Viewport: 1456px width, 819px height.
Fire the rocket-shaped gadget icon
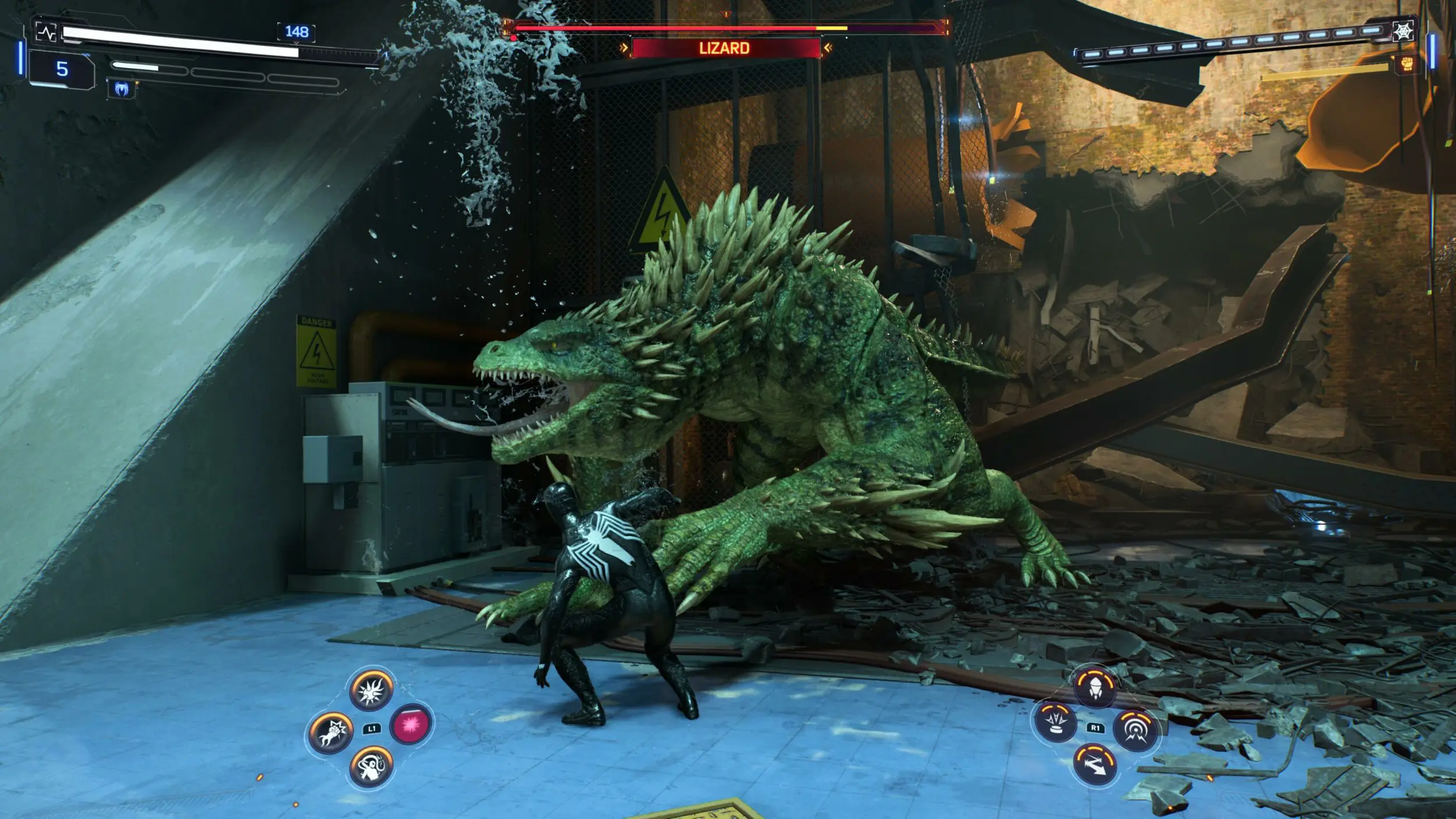coord(1095,686)
